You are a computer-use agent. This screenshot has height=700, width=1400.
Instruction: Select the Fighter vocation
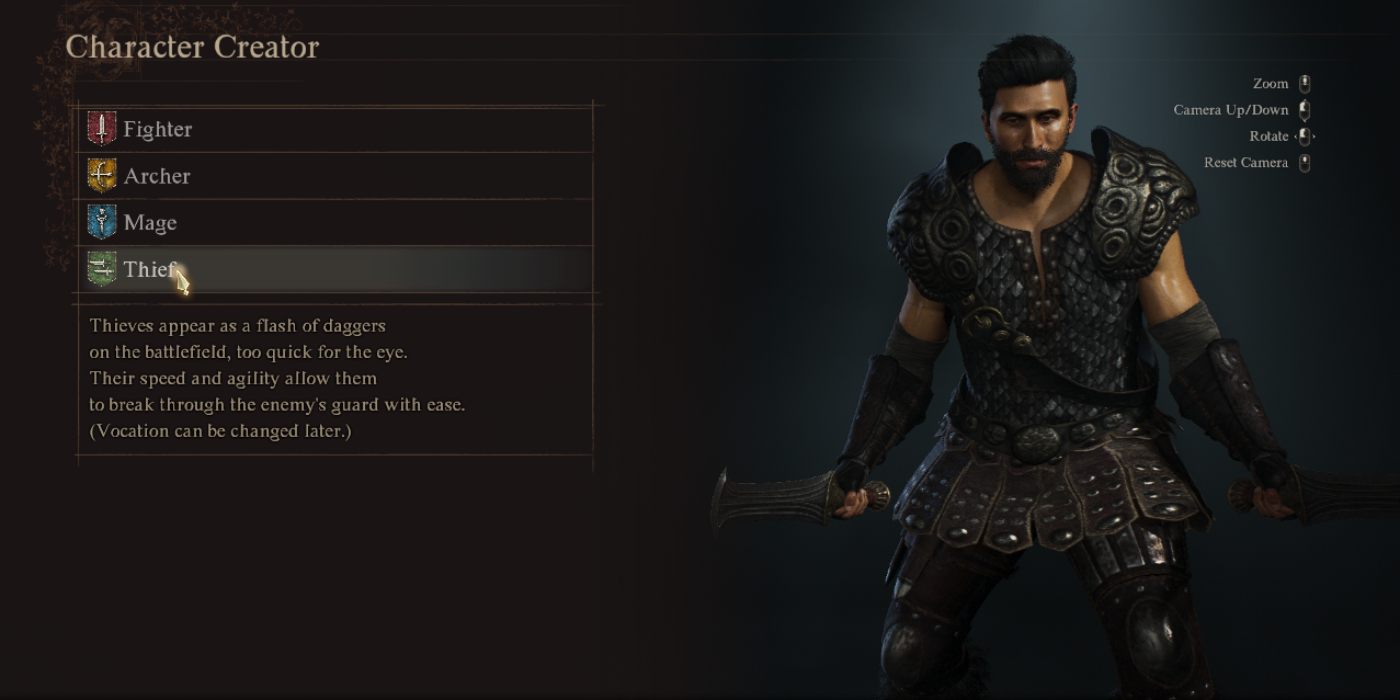[x=157, y=129]
